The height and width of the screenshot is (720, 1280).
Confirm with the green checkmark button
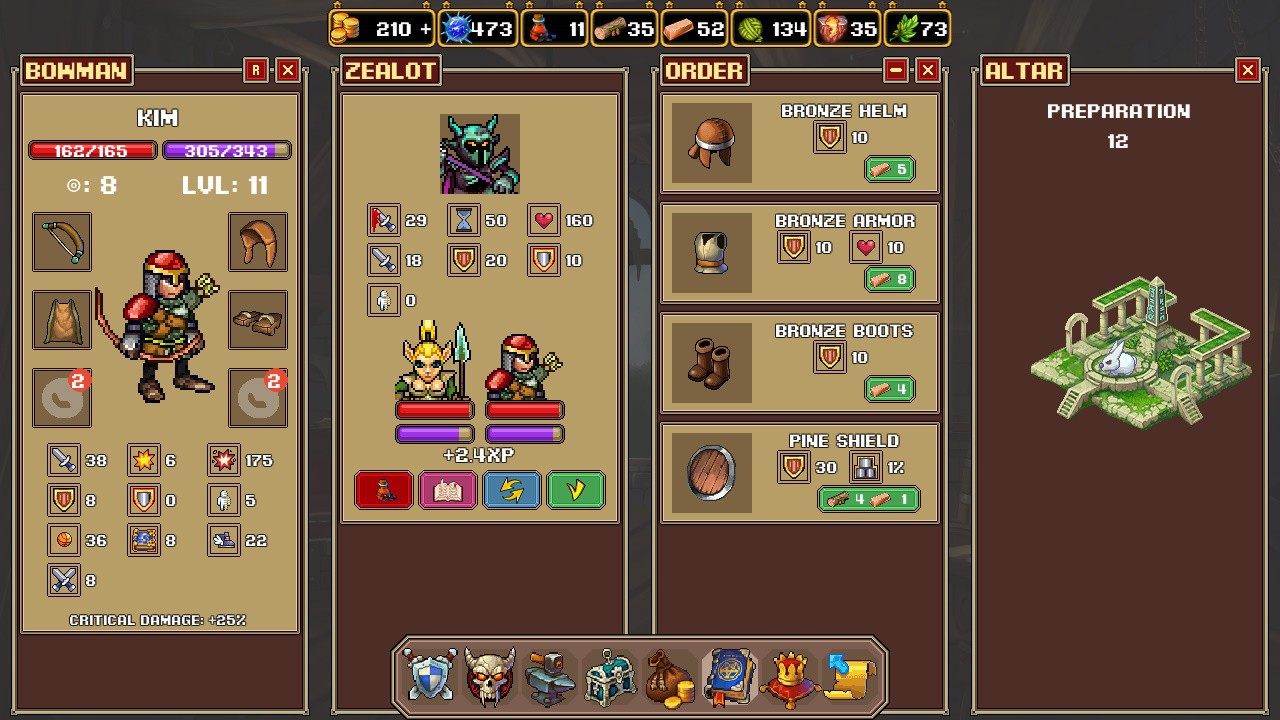(576, 490)
